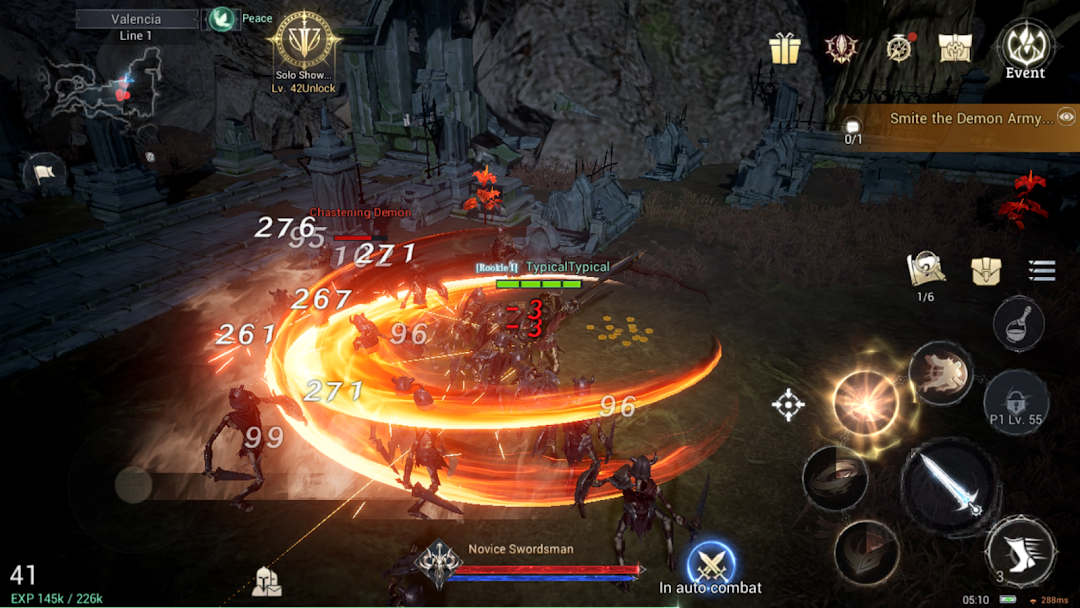Tap the compass icon with red dot

899,48
